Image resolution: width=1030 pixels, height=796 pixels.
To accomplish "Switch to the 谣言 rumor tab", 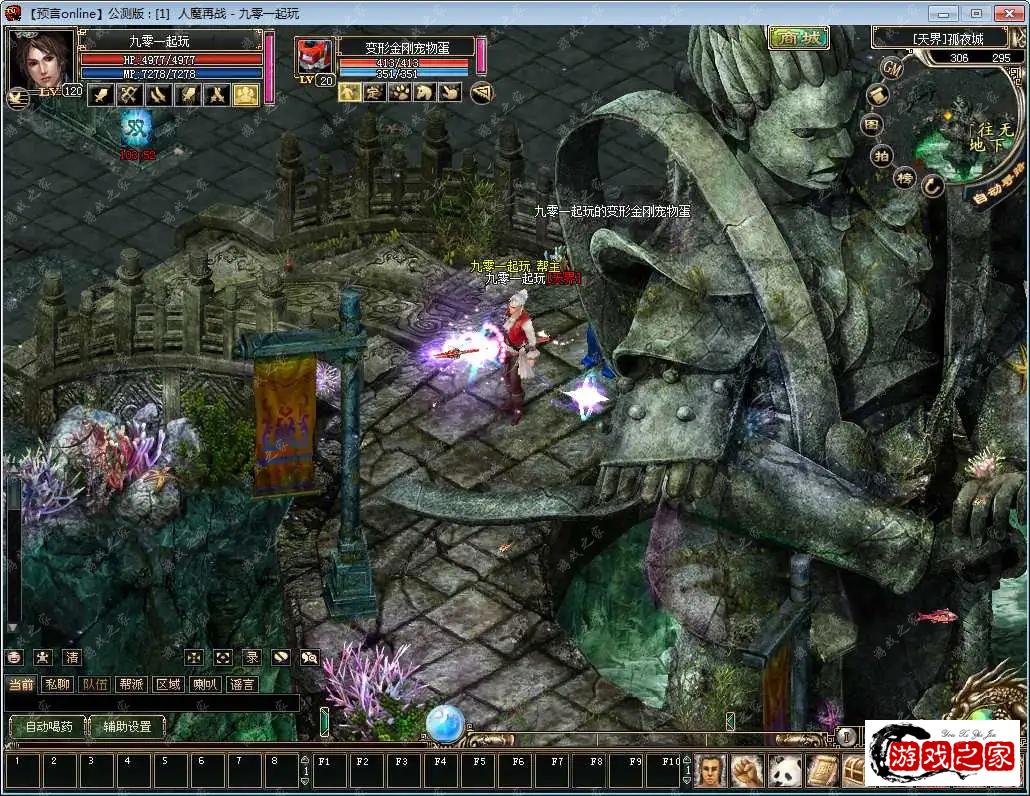I will (242, 684).
